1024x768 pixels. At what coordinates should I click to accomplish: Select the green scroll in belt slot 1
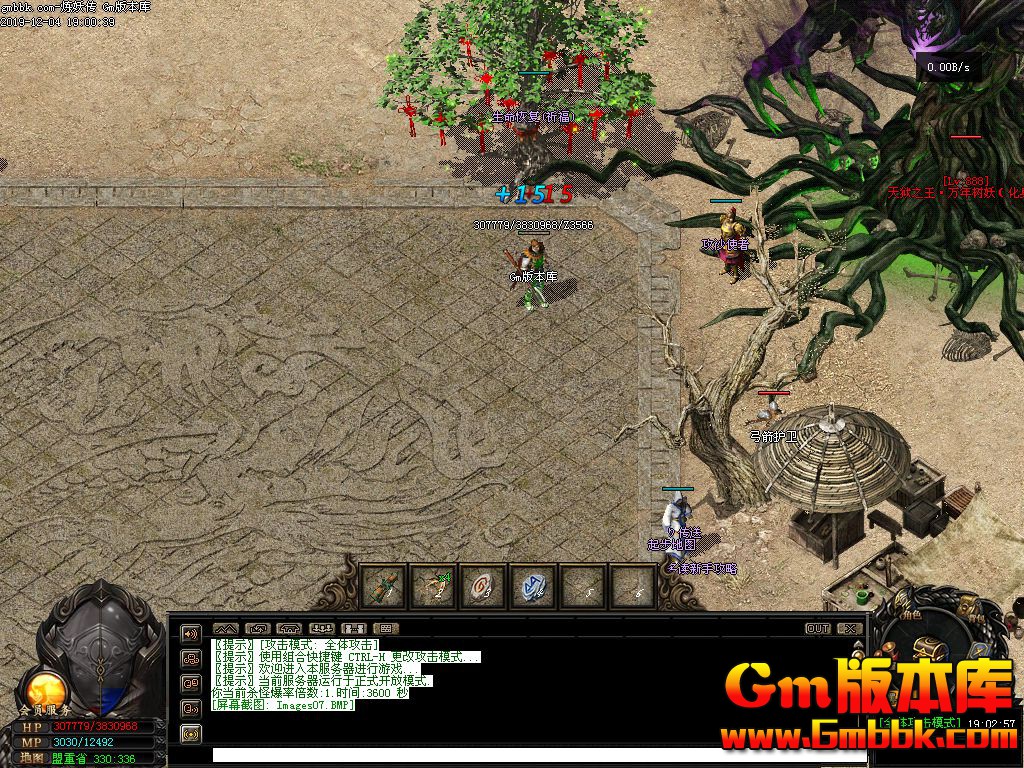click(x=383, y=586)
